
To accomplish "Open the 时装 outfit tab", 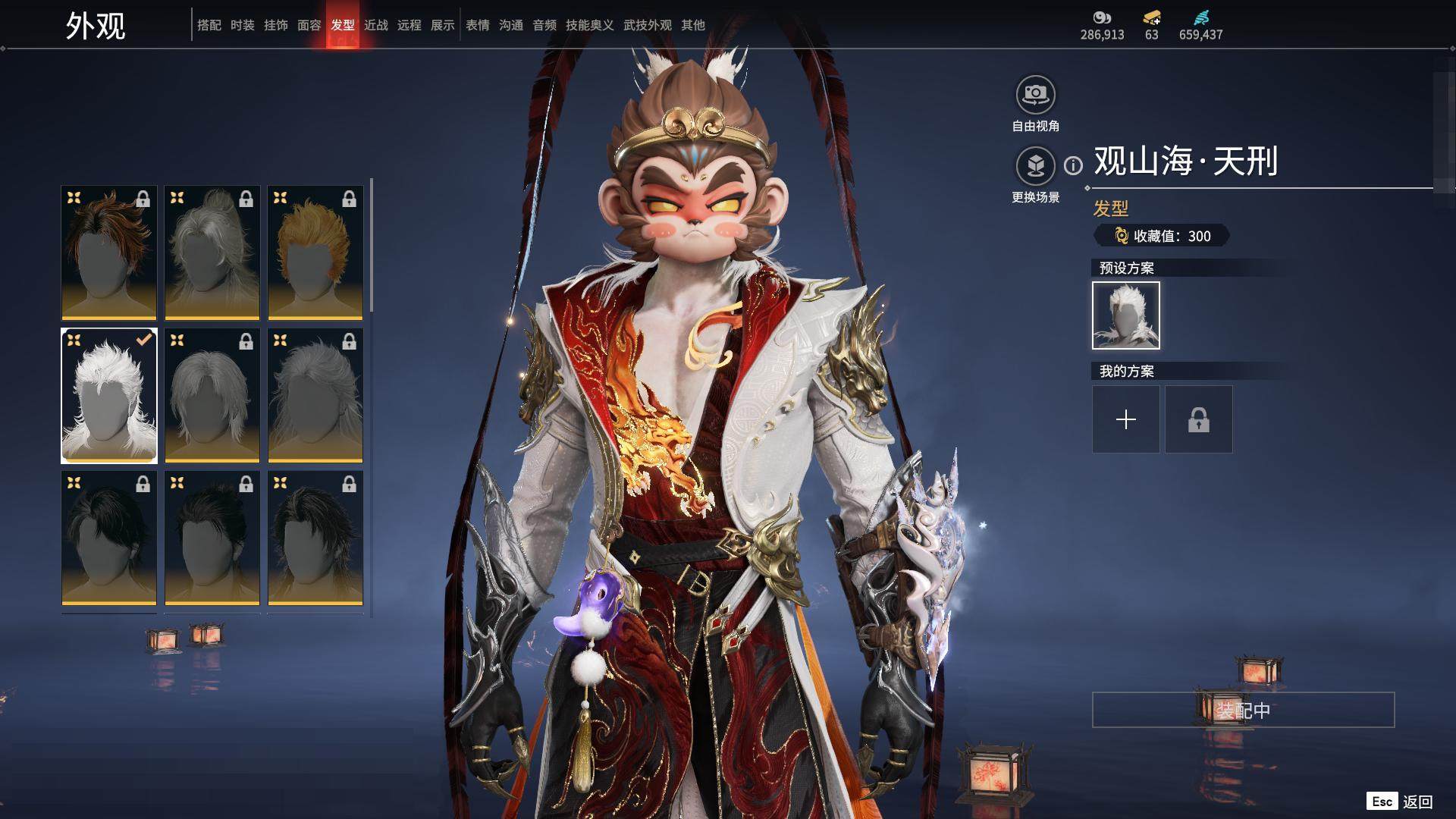I will coord(242,25).
